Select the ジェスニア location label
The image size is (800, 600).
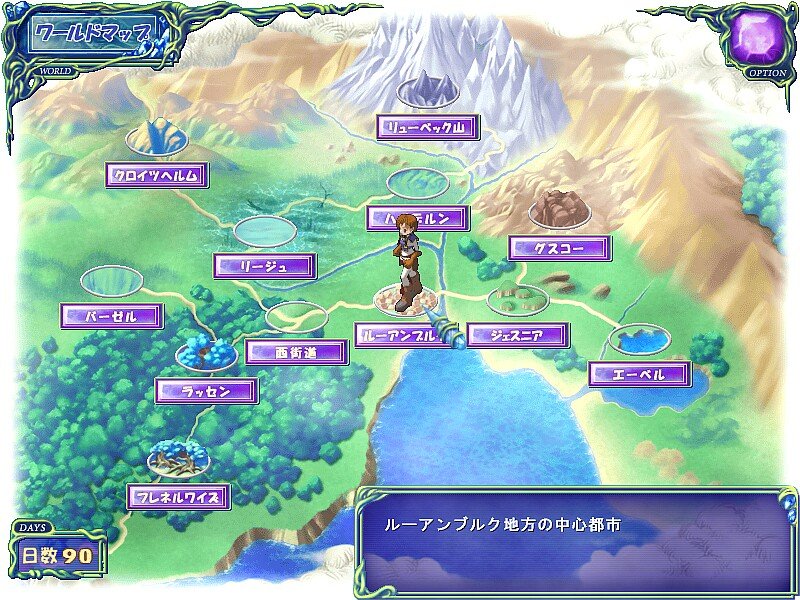[x=518, y=336]
